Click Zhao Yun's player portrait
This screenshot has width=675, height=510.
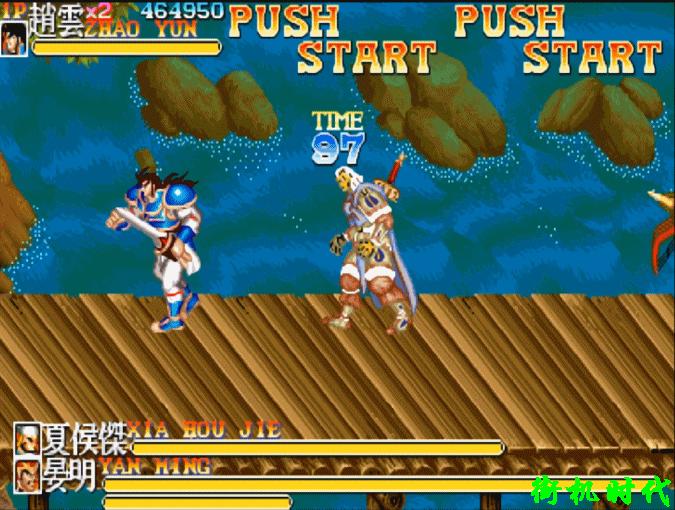[14, 38]
